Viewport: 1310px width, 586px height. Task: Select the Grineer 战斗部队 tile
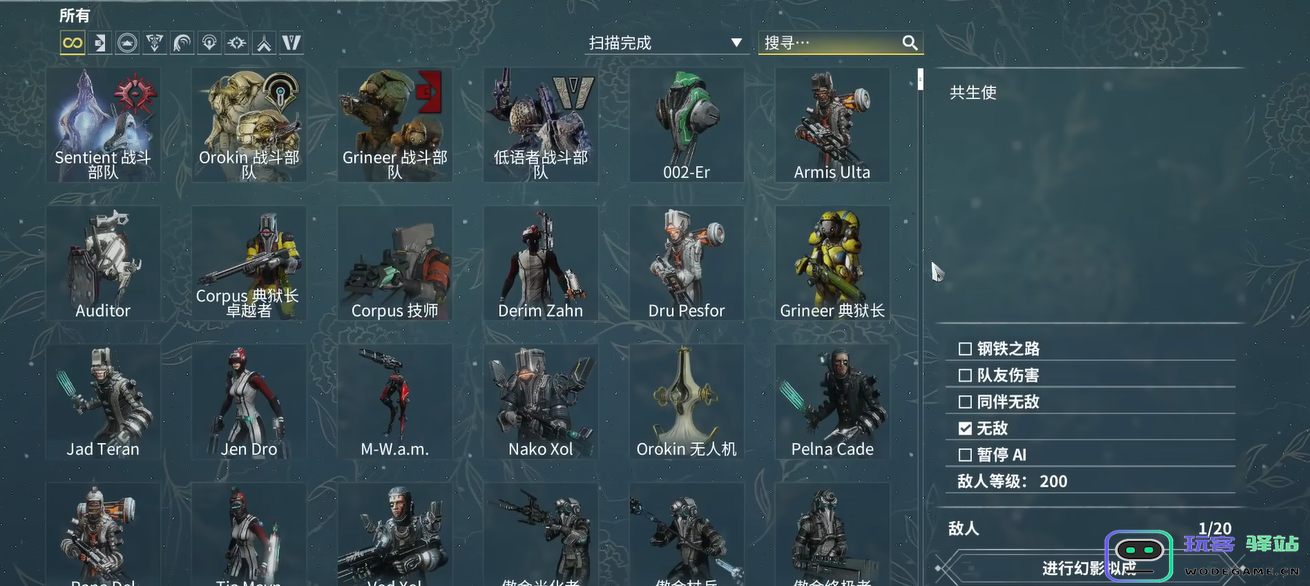tap(395, 125)
